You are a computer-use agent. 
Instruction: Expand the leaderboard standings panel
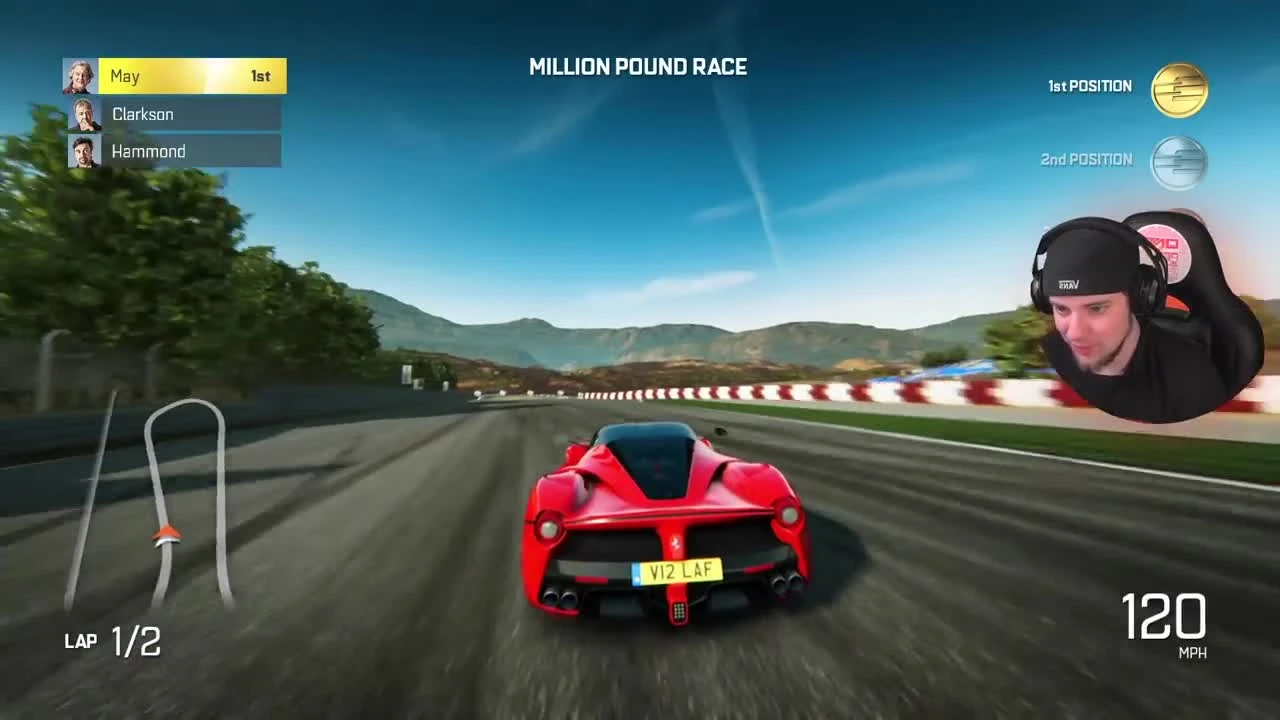click(174, 113)
